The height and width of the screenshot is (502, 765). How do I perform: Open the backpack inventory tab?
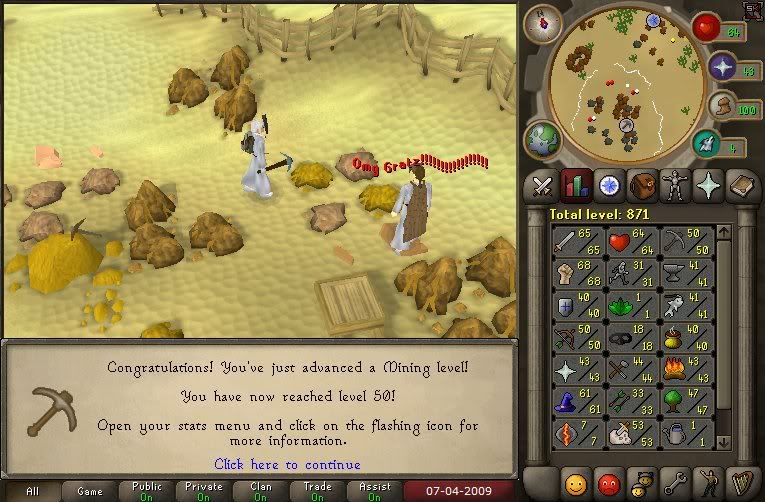(641, 185)
